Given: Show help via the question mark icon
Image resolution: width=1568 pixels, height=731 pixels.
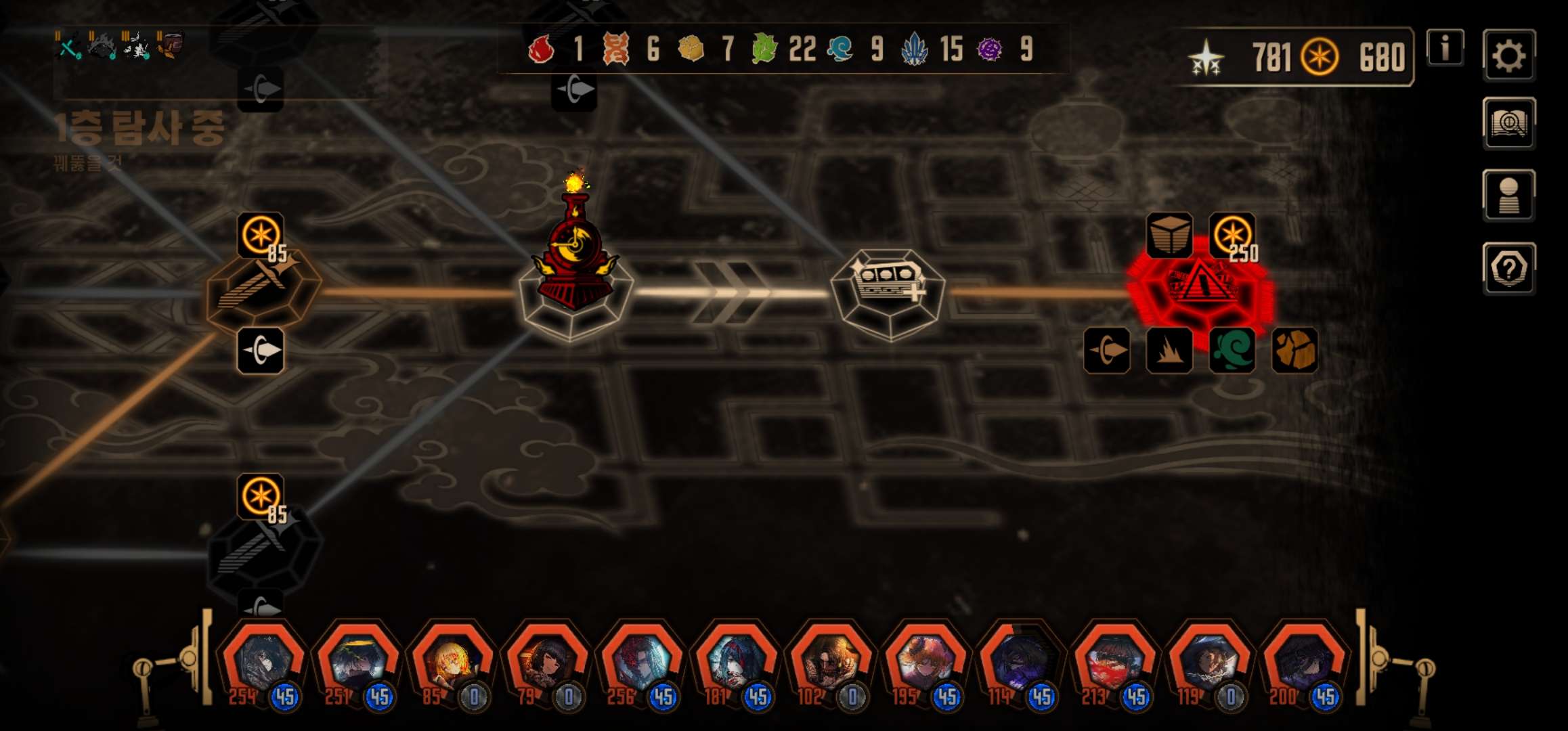Looking at the screenshot, I should tap(1509, 269).
